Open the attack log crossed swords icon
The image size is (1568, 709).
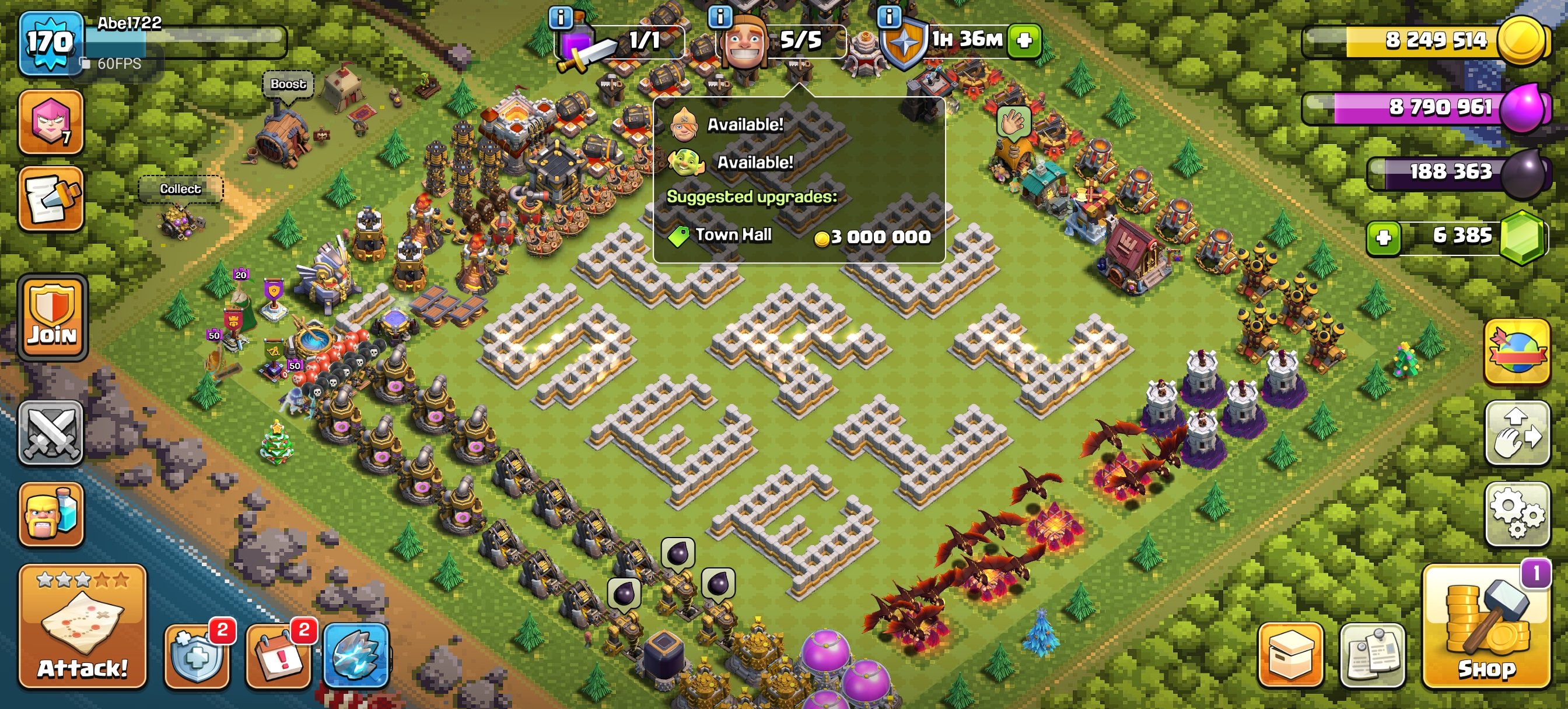(52, 433)
